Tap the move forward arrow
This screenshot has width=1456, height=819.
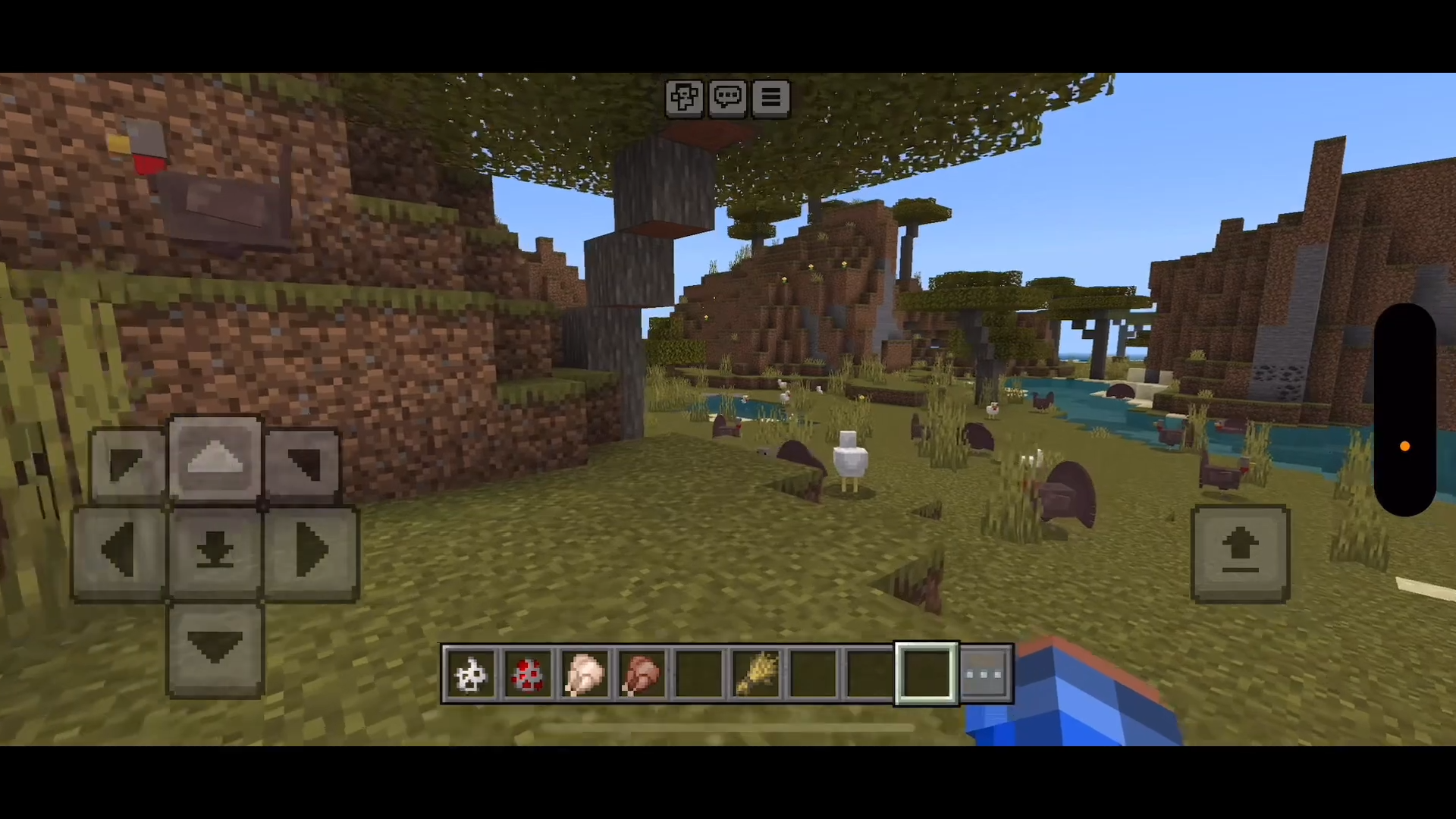coord(215,459)
